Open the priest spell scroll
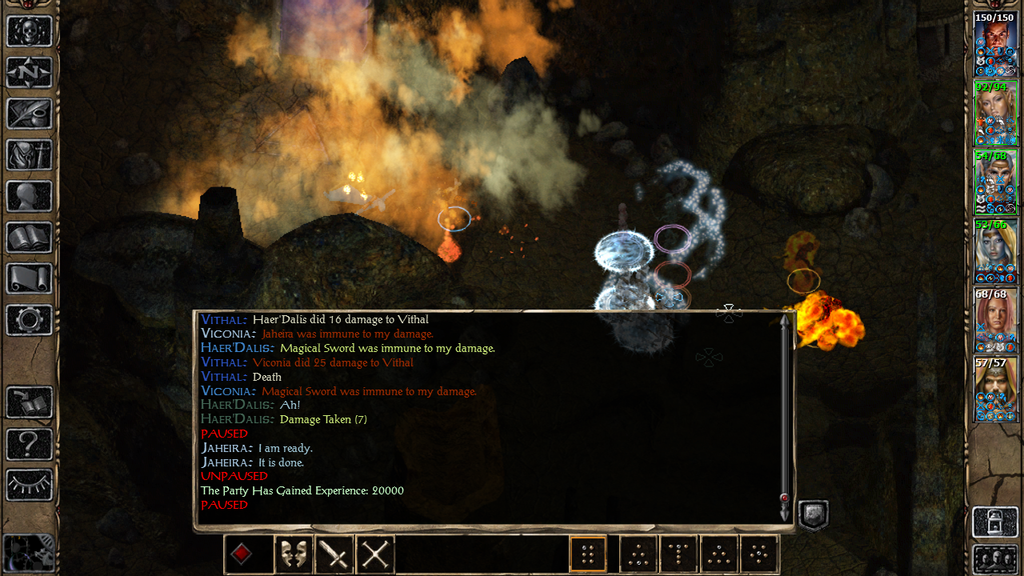This screenshot has width=1024, height=576. pyautogui.click(x=29, y=278)
